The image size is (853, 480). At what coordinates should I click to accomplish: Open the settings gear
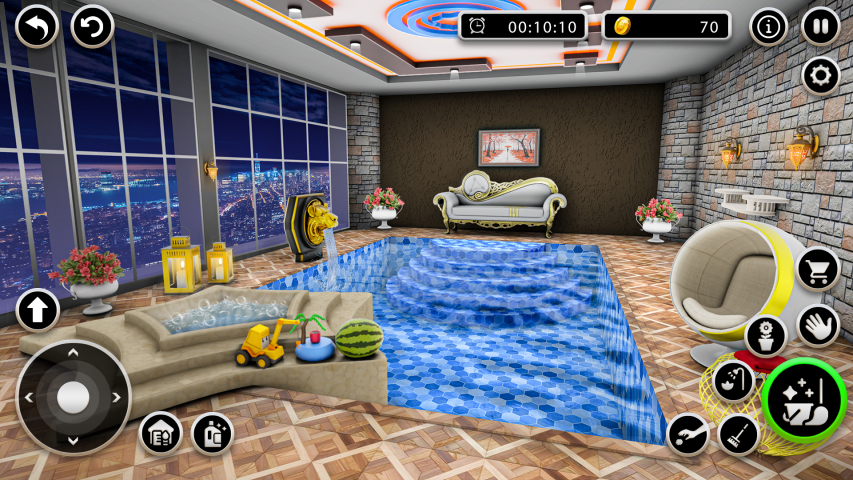[x=820, y=76]
